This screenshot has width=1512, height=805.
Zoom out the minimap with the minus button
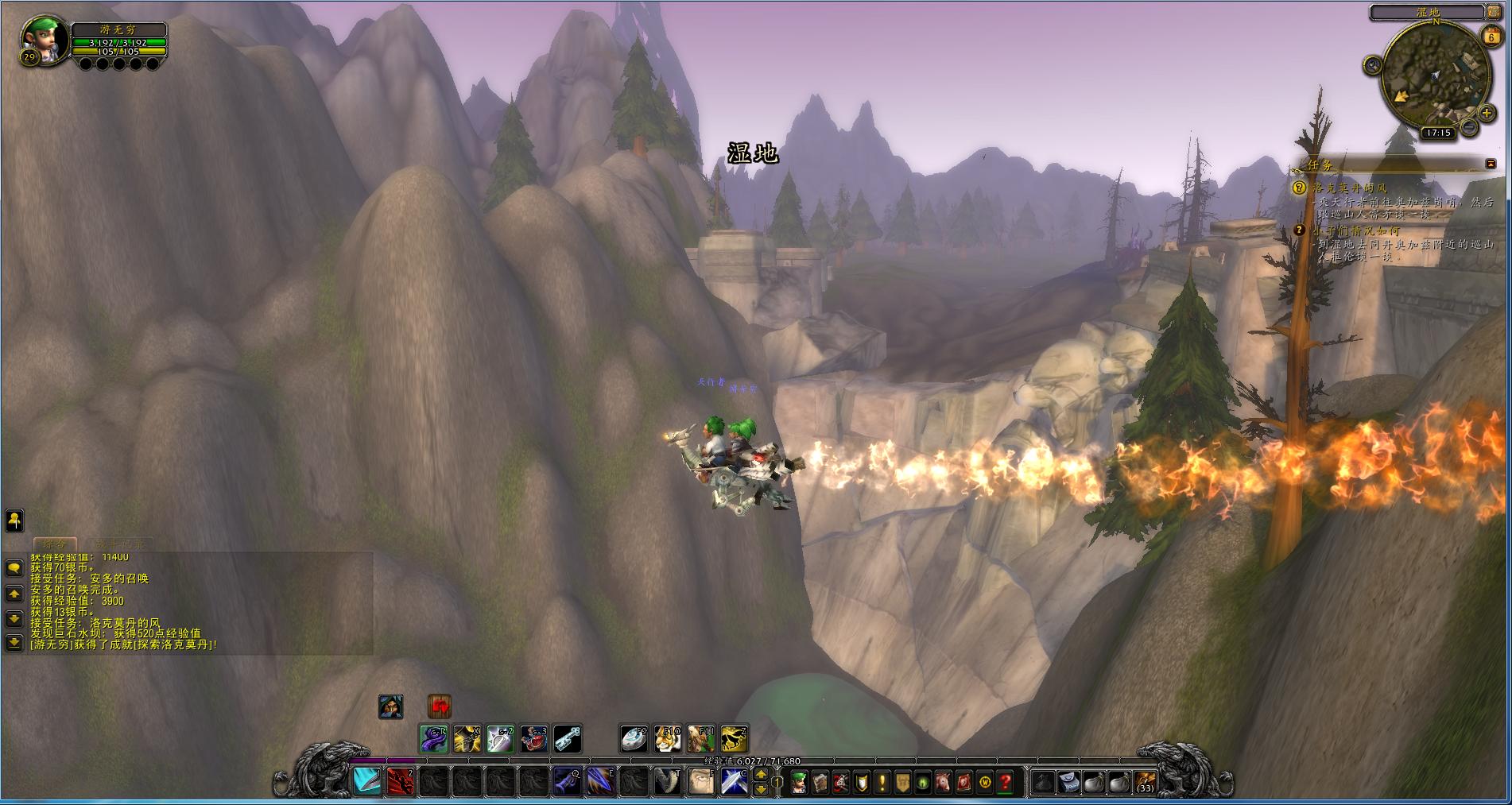(x=1469, y=126)
